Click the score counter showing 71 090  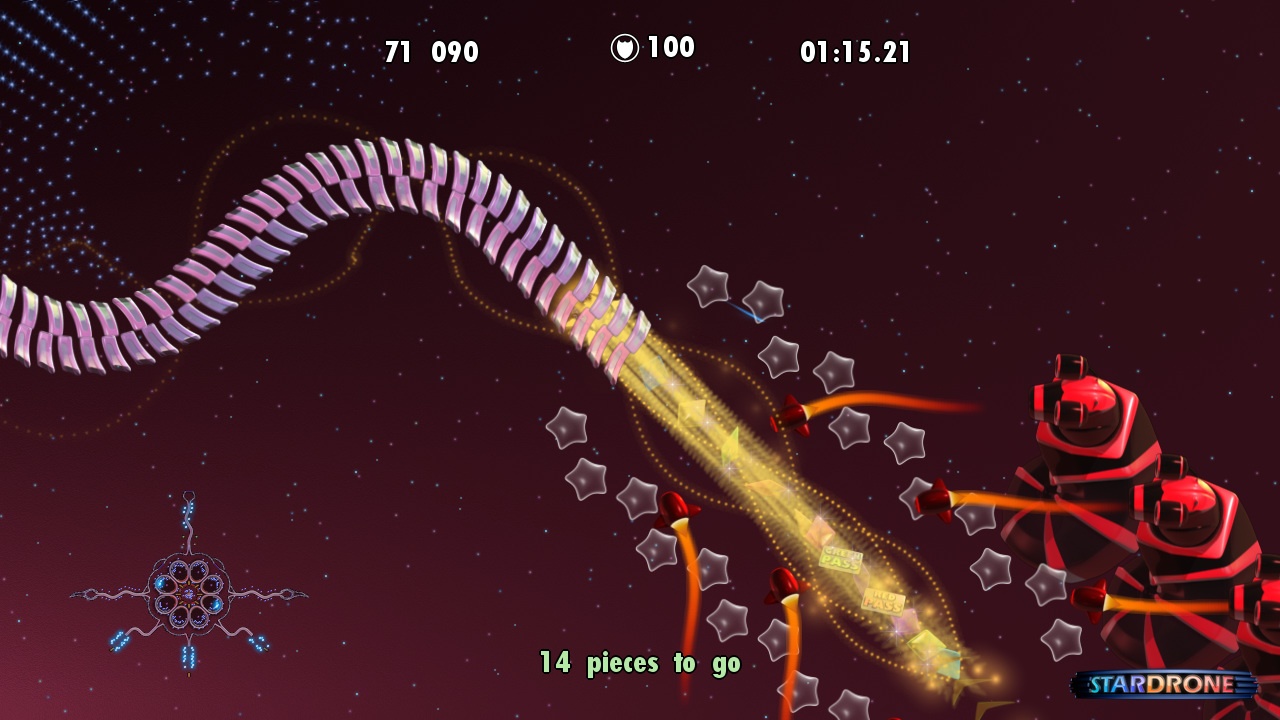tap(430, 47)
